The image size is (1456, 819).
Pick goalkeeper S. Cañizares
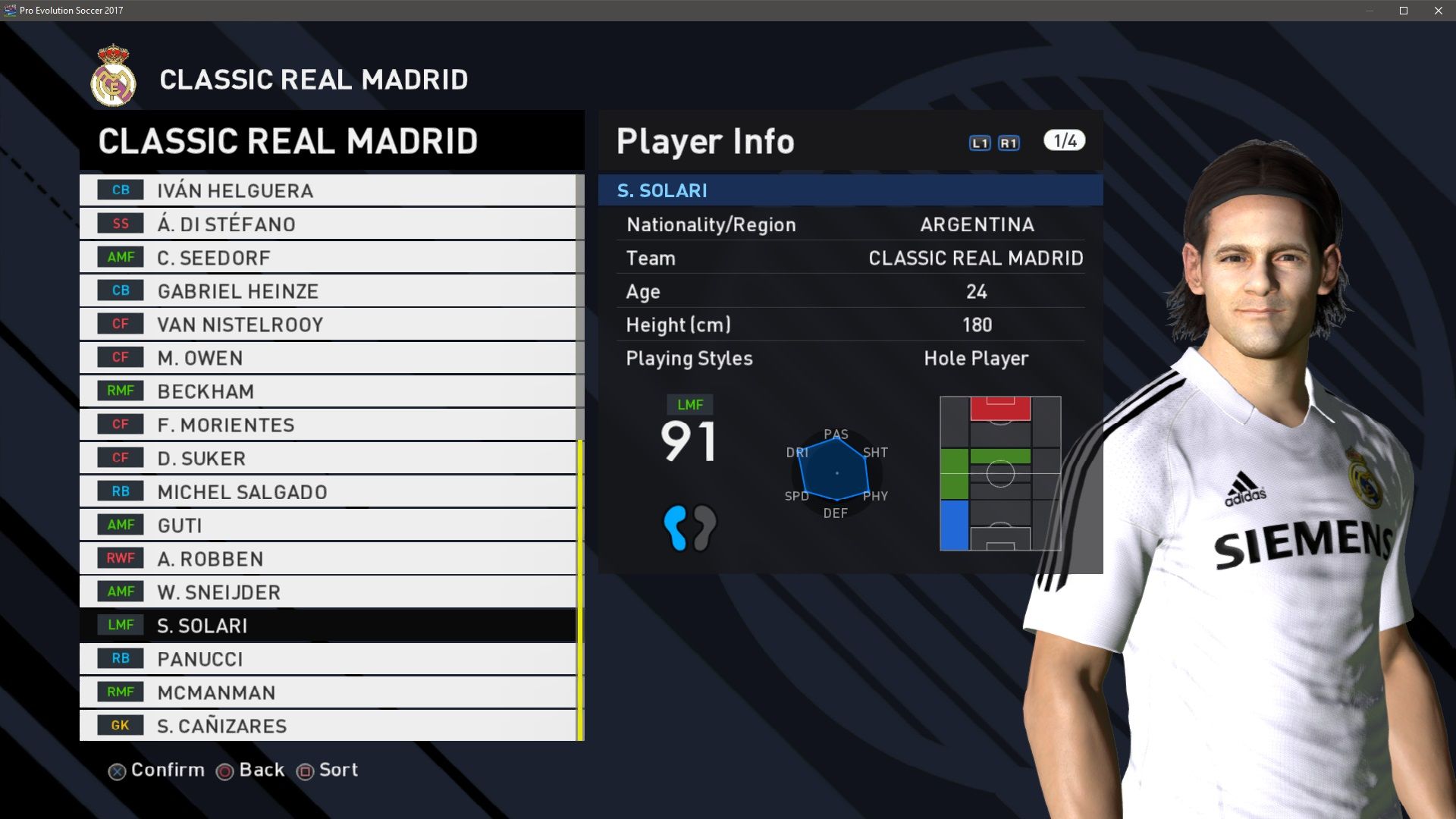[x=328, y=725]
